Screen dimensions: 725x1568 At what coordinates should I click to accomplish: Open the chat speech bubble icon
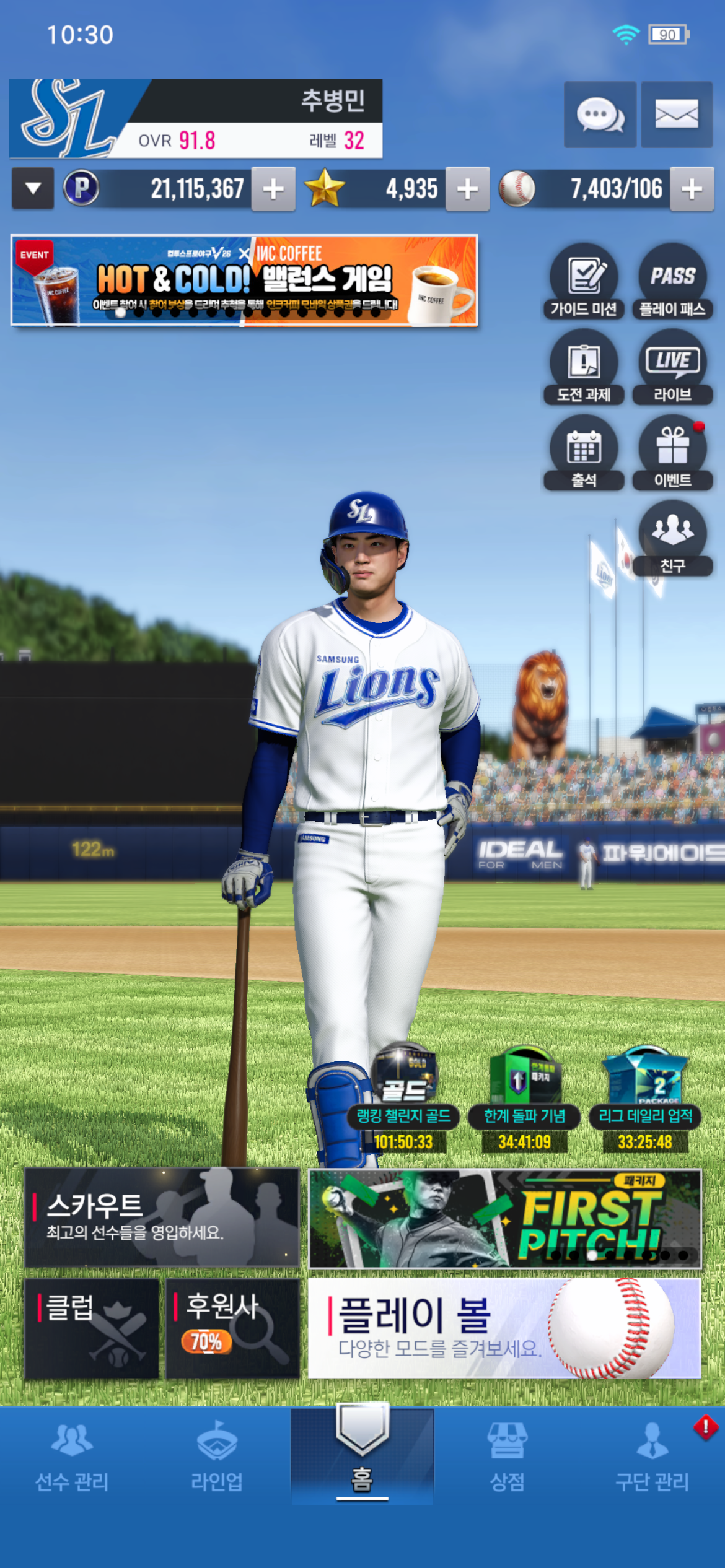pyautogui.click(x=599, y=115)
